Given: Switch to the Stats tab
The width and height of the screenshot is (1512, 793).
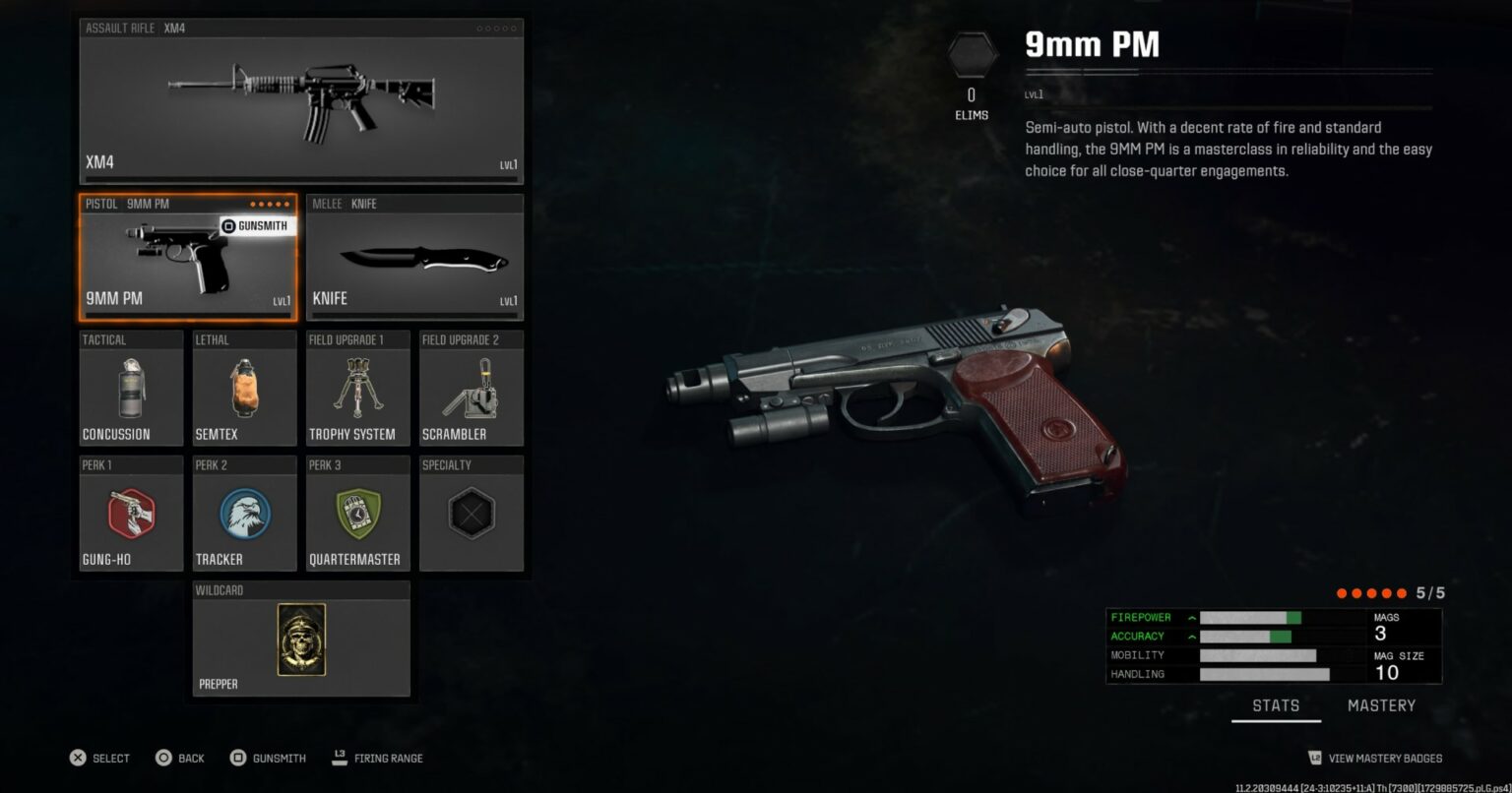Looking at the screenshot, I should click(x=1276, y=705).
